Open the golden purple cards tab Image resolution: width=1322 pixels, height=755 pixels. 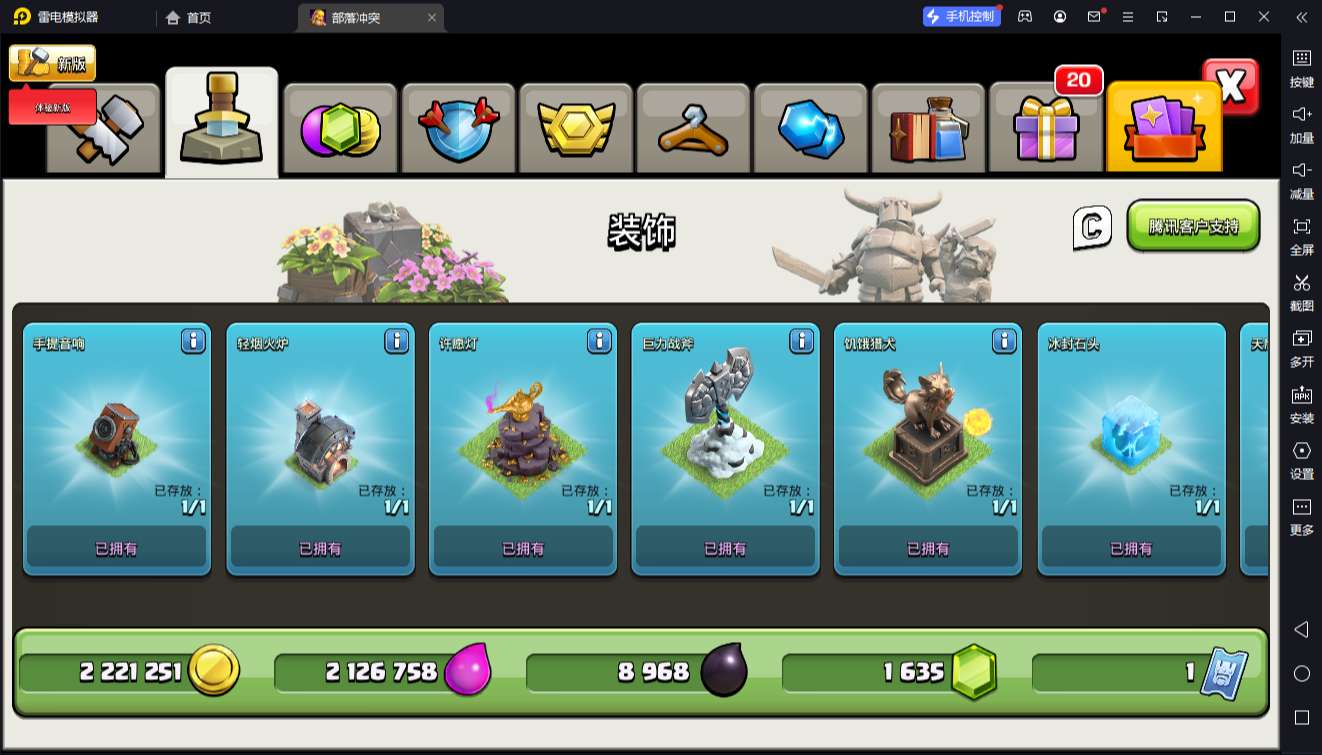[x=1164, y=129]
